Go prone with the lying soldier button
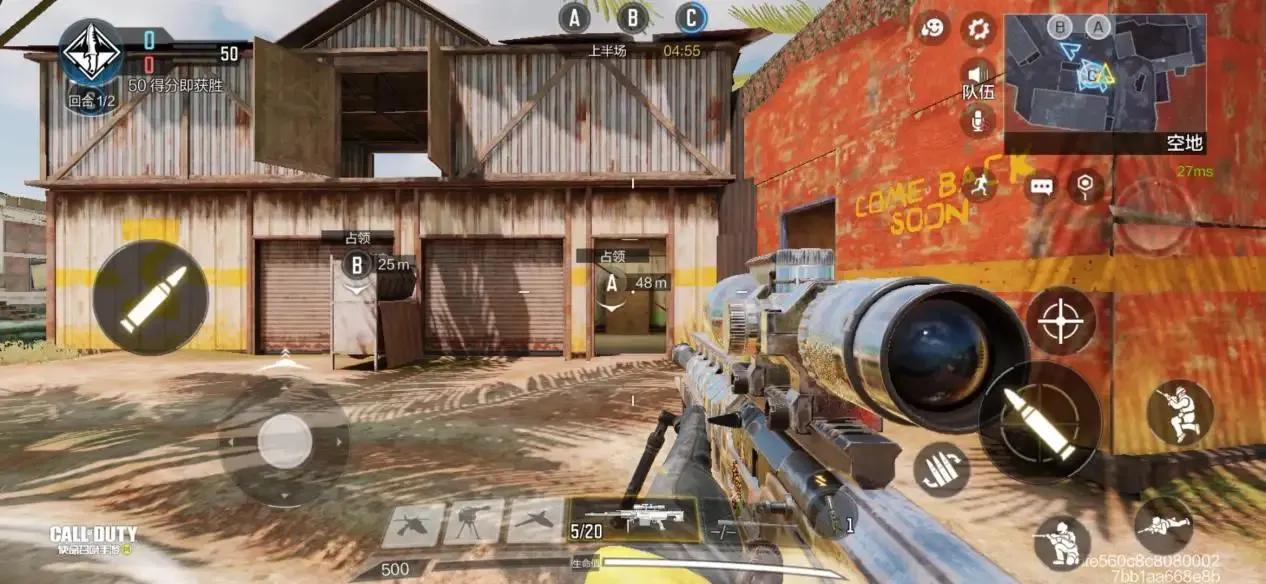The height and width of the screenshot is (584, 1266). click(x=1163, y=524)
